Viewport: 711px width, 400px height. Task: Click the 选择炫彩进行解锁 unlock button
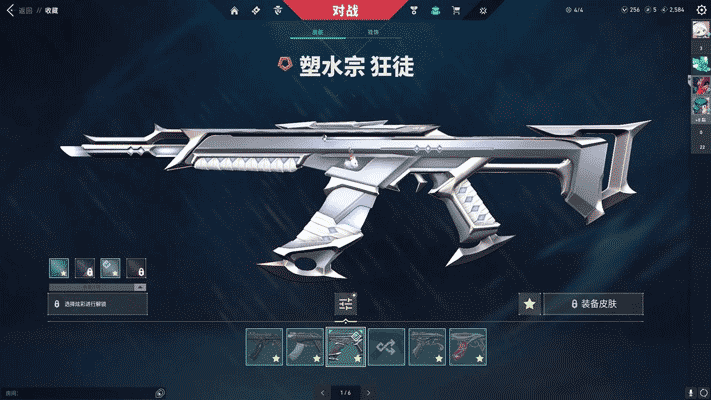(x=98, y=303)
